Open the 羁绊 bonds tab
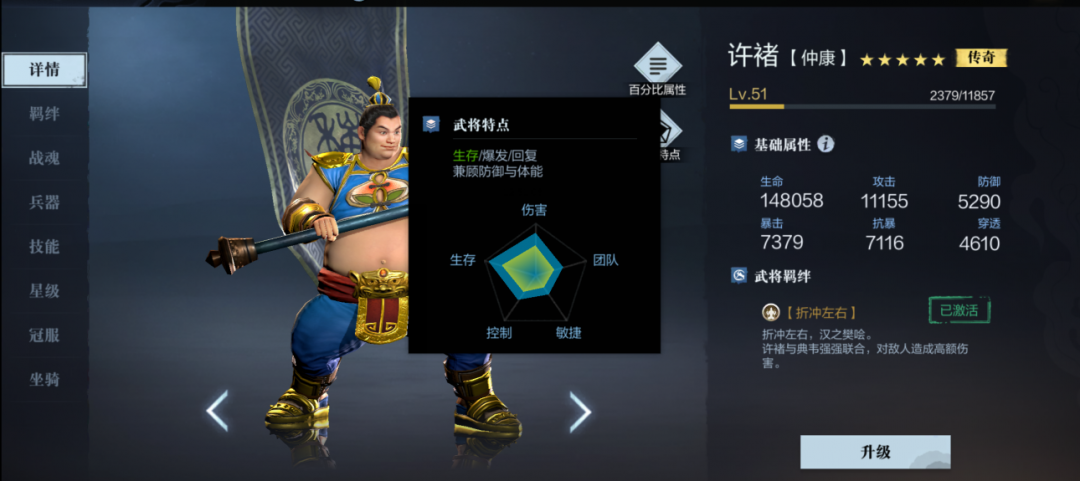1080x481 pixels. pyautogui.click(x=44, y=114)
